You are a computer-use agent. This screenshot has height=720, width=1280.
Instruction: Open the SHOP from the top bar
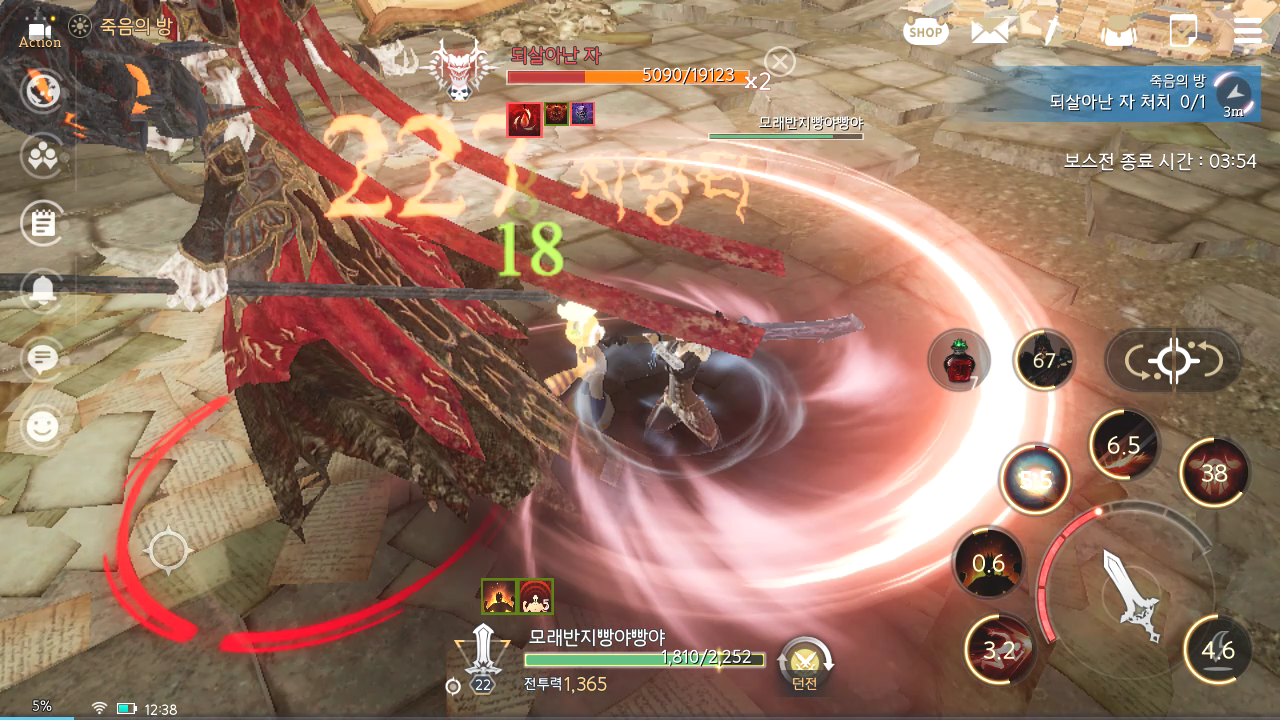click(925, 32)
